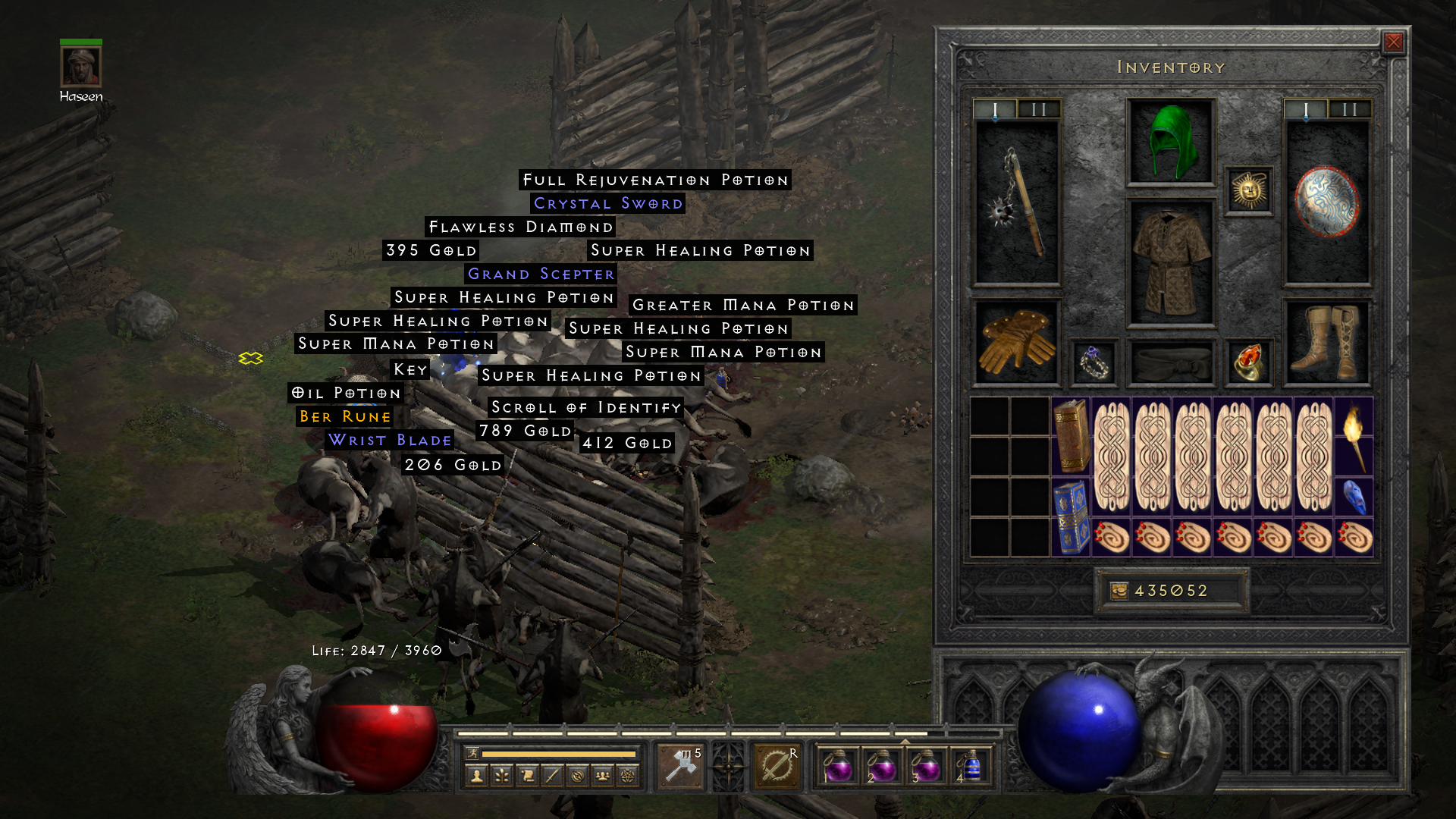Switch weapon slot to set II
Image resolution: width=1456 pixels, height=819 pixels.
tap(1038, 108)
